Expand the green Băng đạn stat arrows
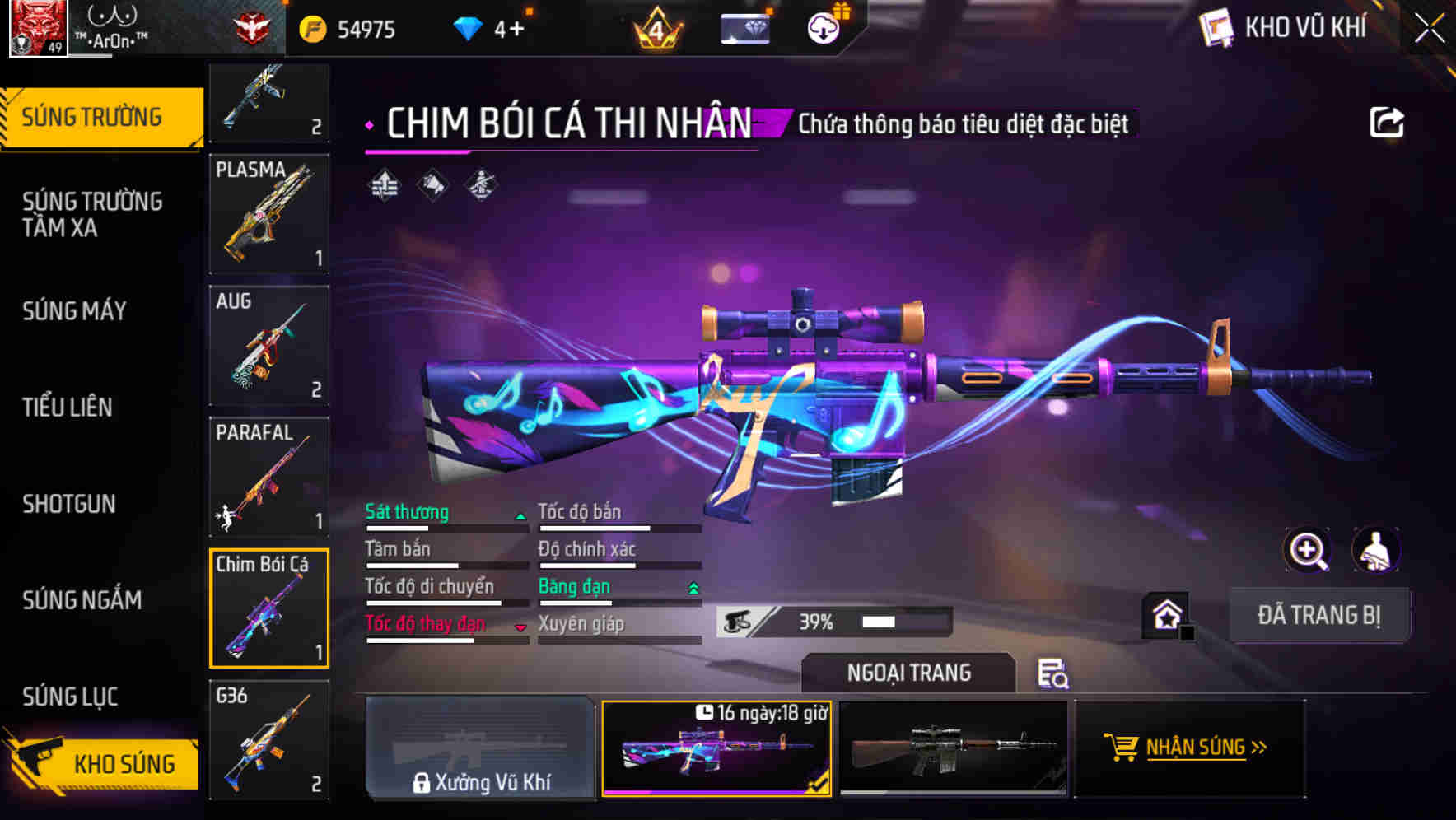This screenshot has width=1456, height=820. (692, 586)
